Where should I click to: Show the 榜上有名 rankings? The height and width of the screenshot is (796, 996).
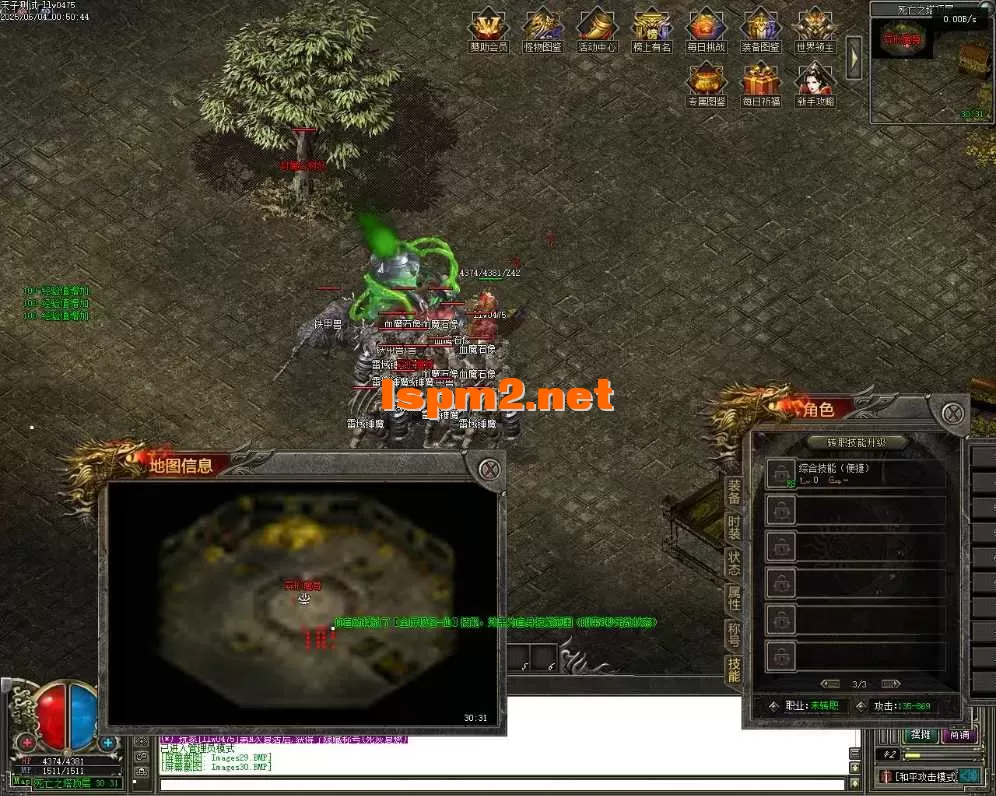tap(652, 27)
